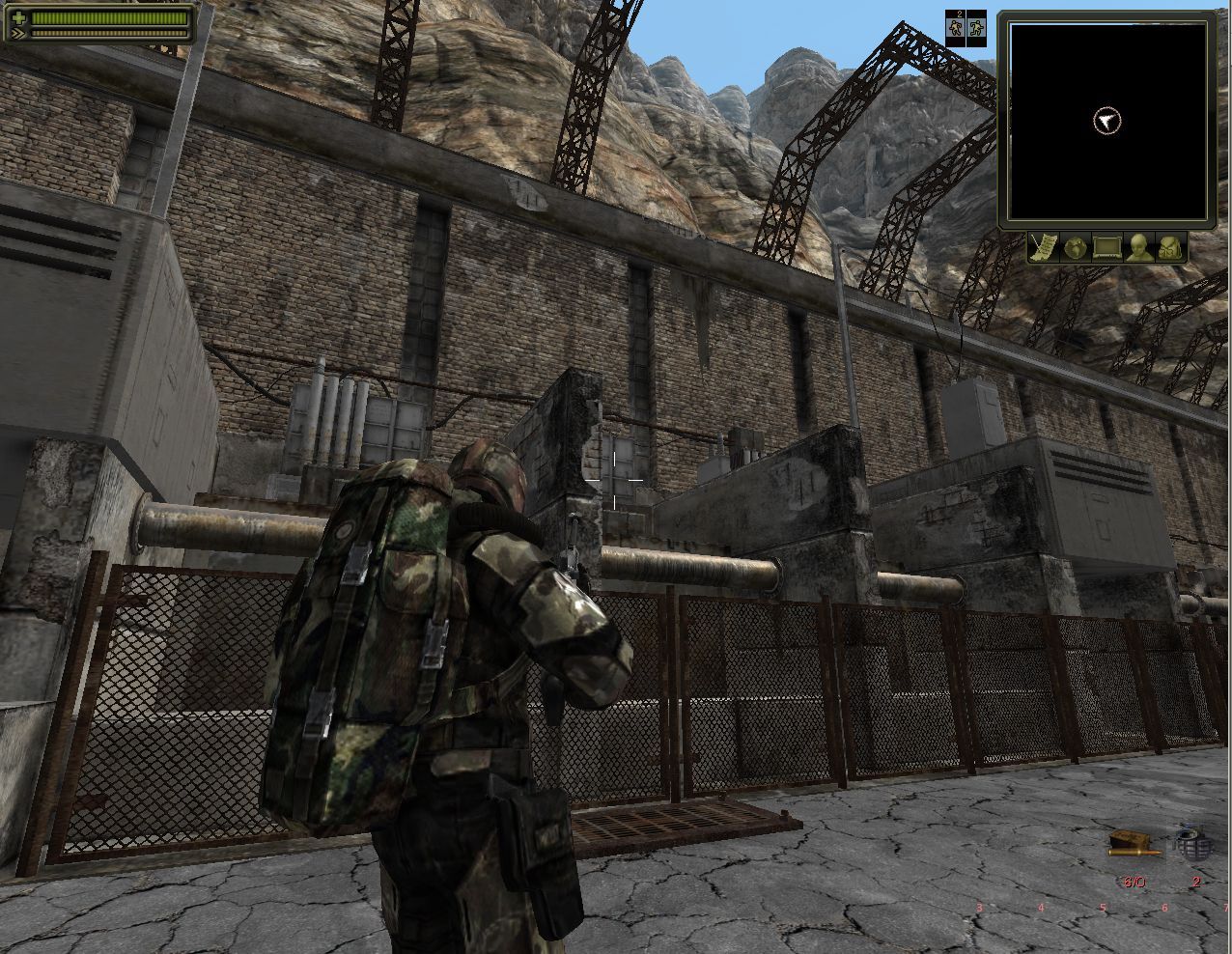Click the minimap player arrow marker
The image size is (1232, 954).
coord(1106,121)
